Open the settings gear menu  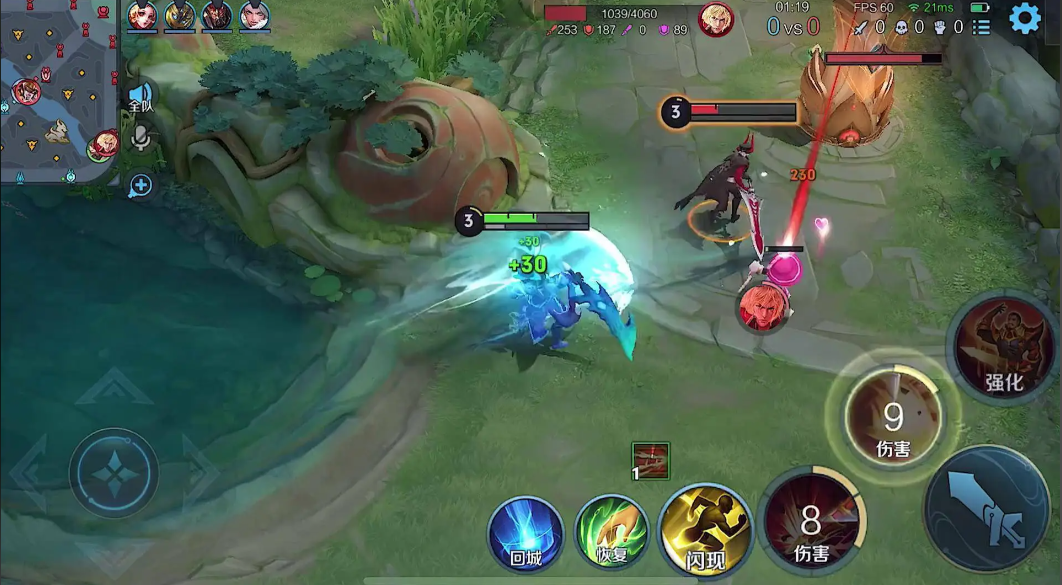pos(1025,19)
